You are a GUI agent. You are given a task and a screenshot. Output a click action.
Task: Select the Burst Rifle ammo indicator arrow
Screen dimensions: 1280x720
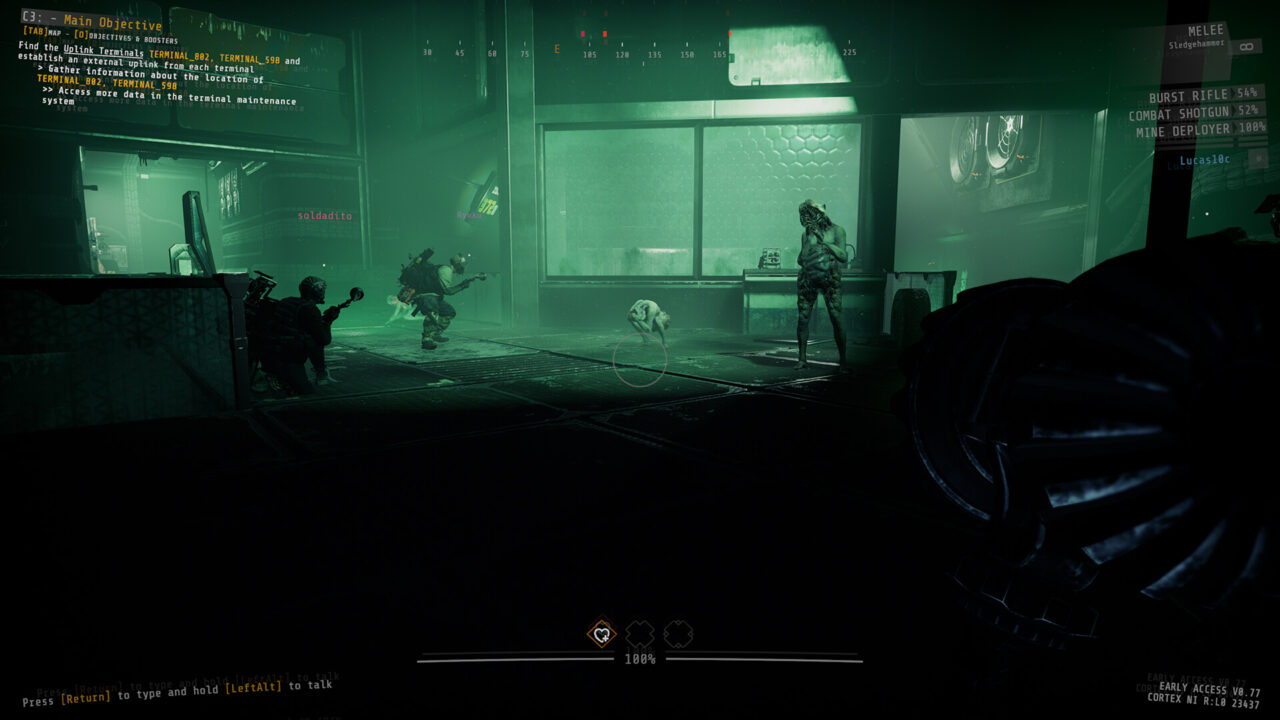[1230, 95]
